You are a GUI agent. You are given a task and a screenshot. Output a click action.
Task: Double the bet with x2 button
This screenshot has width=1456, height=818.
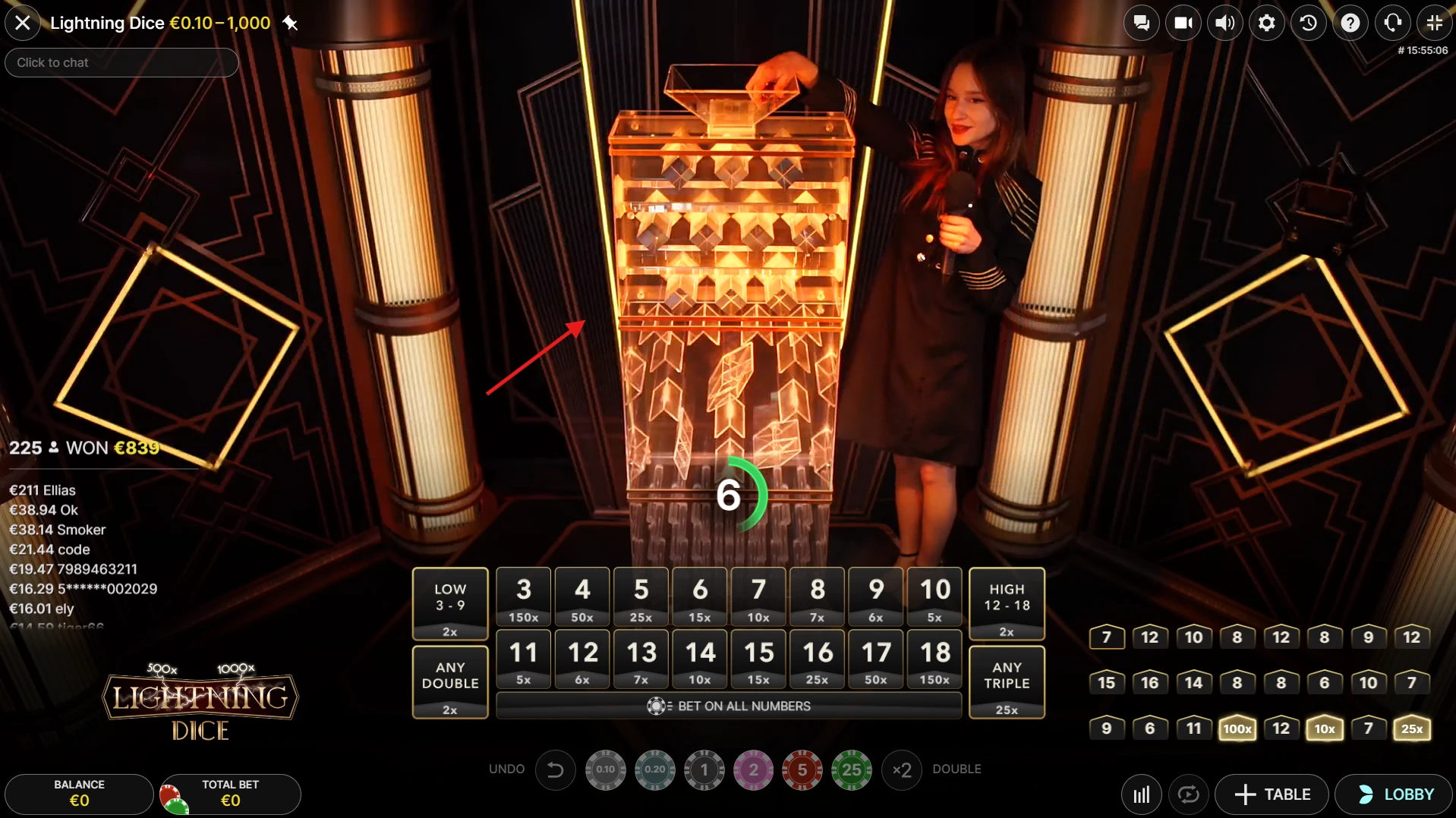pyautogui.click(x=901, y=770)
